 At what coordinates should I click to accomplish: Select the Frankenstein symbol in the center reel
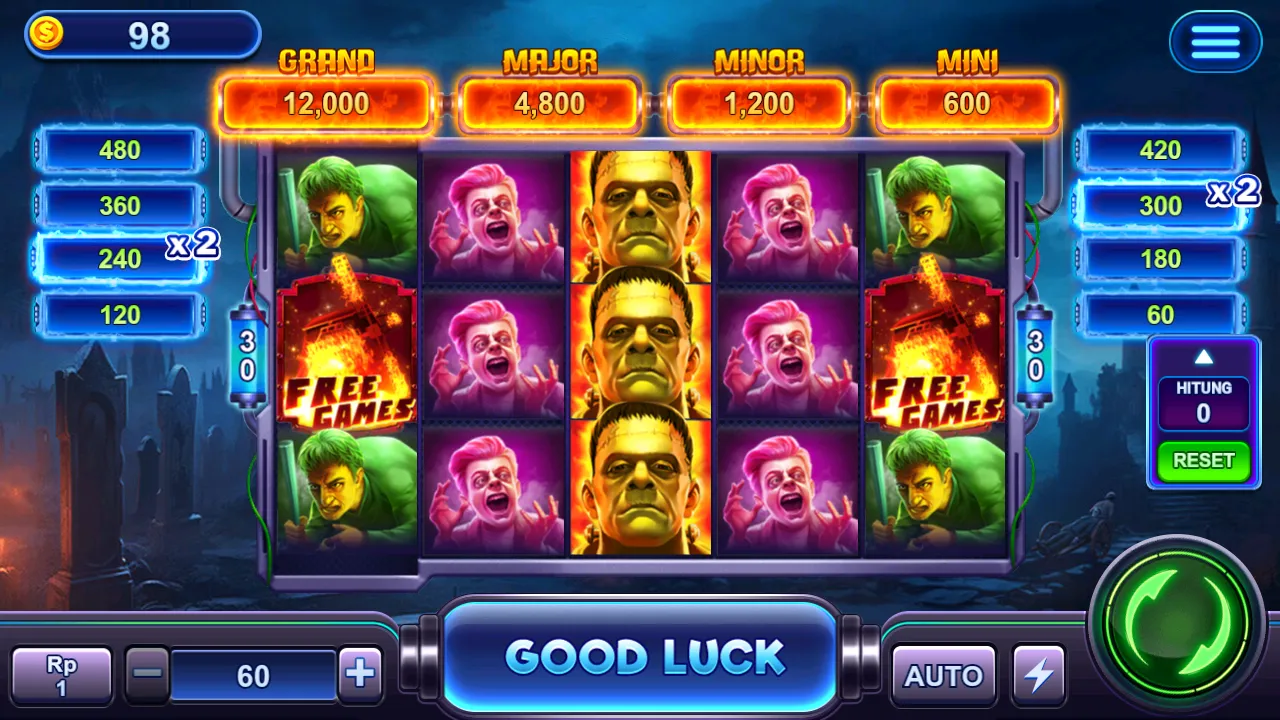(x=640, y=350)
